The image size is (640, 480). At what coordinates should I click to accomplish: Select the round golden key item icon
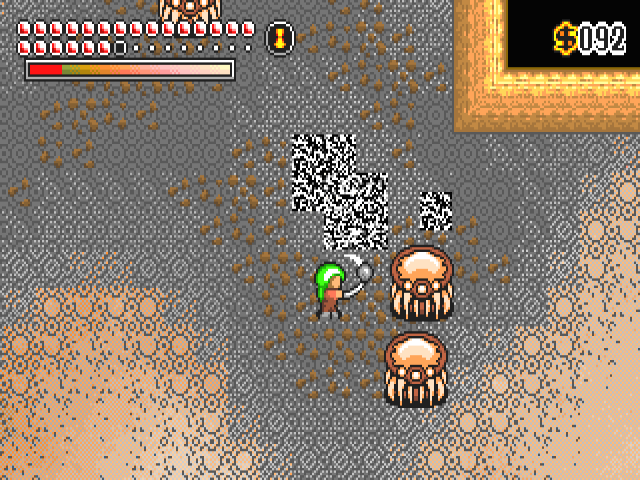point(280,38)
